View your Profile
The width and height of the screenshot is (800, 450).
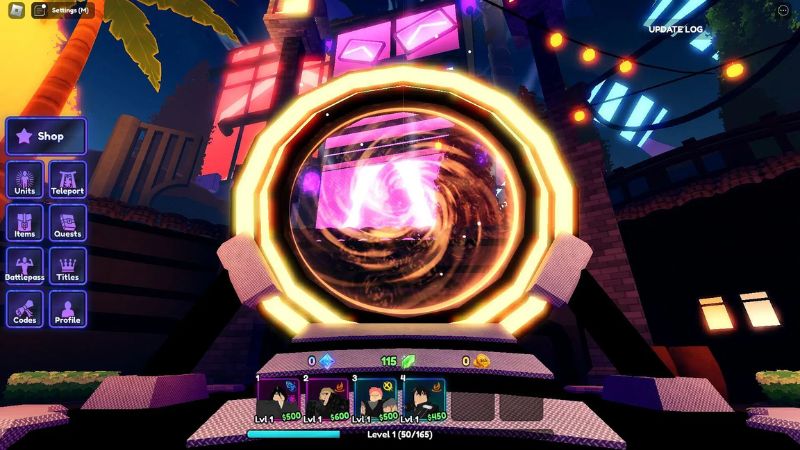pos(68,309)
